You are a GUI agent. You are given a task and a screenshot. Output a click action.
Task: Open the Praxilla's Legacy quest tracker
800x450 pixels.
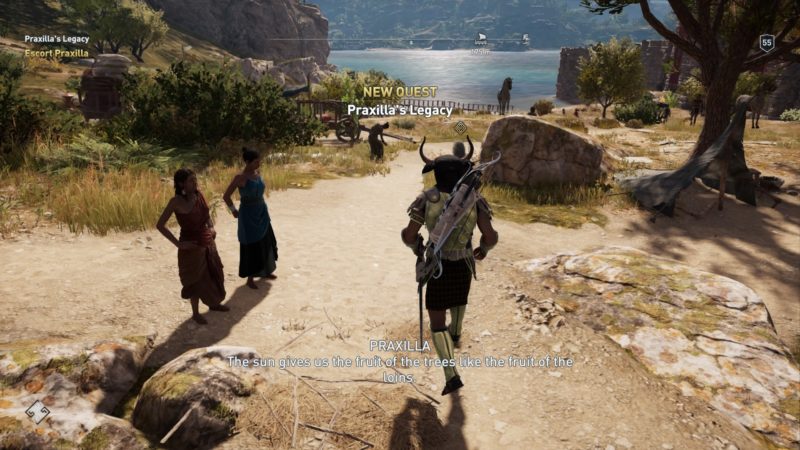pyautogui.click(x=57, y=39)
